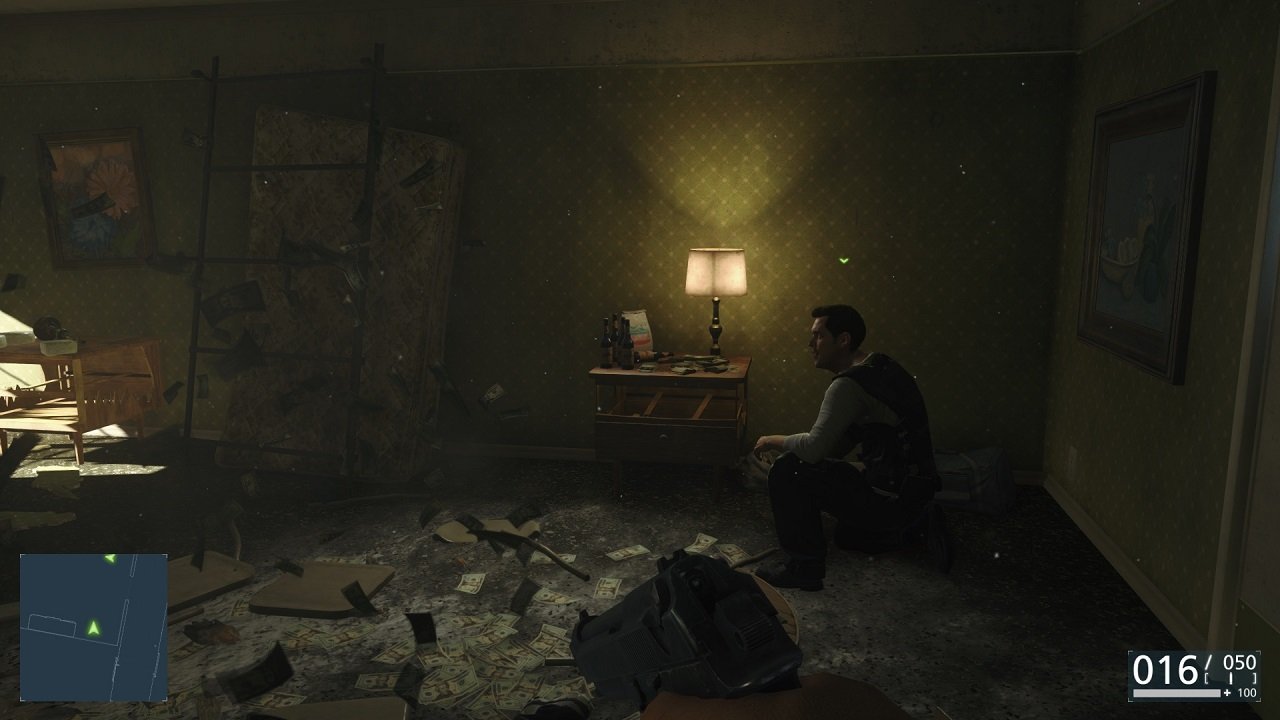Click the bottles on the nightstand
The image size is (1280, 720).
click(615, 340)
